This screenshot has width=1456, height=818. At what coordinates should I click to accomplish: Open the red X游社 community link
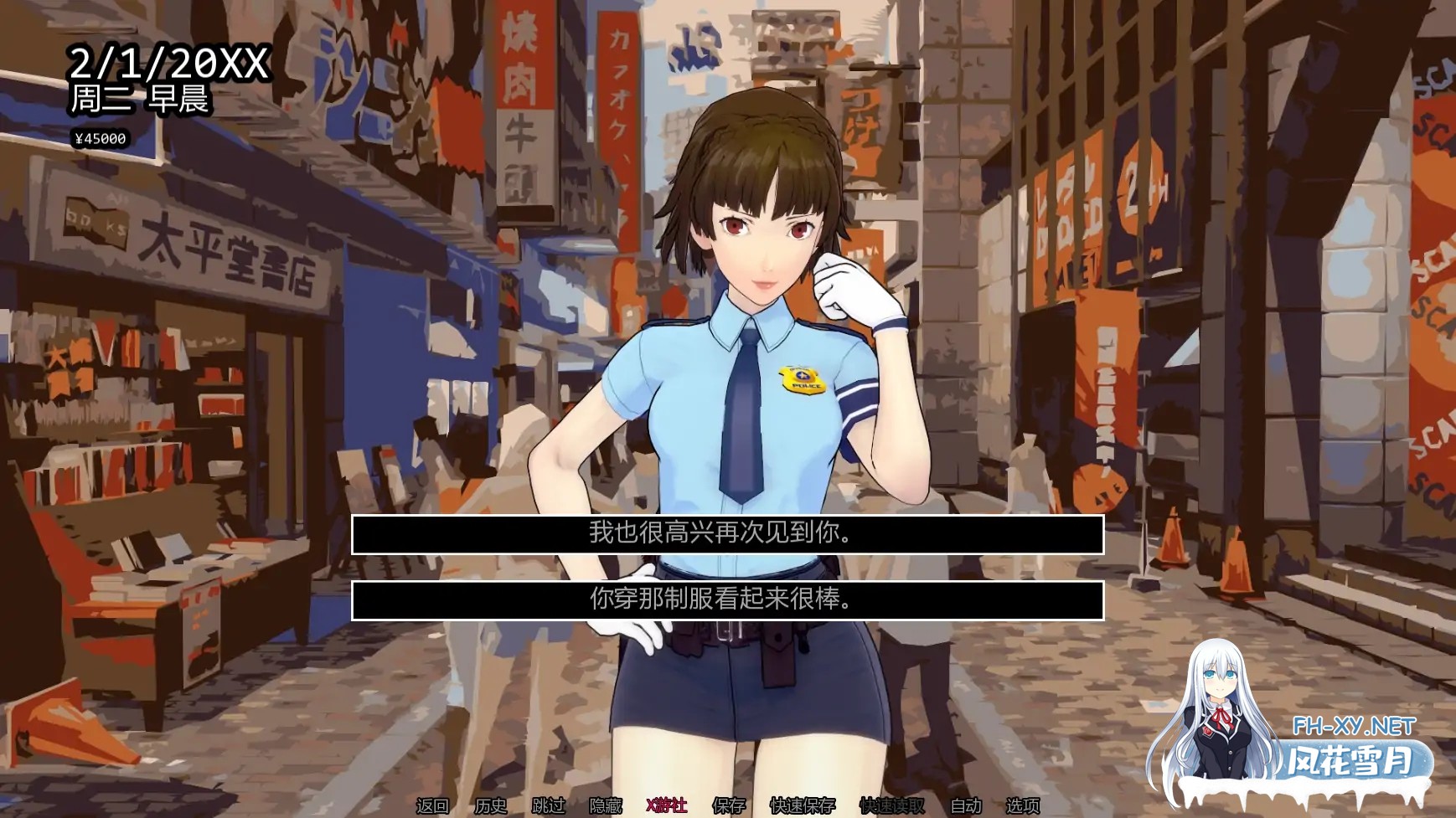click(x=668, y=805)
